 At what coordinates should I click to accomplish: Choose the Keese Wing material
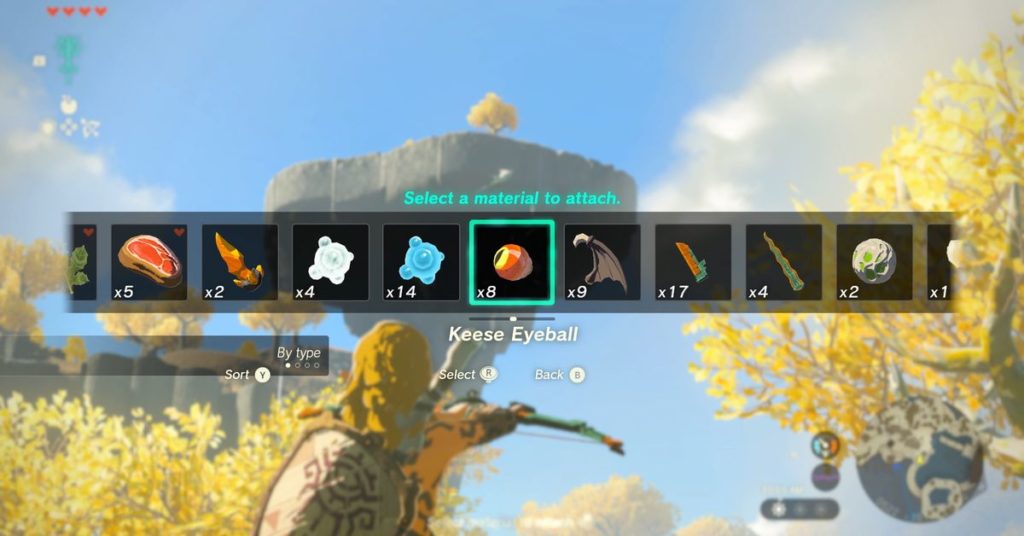click(x=602, y=262)
